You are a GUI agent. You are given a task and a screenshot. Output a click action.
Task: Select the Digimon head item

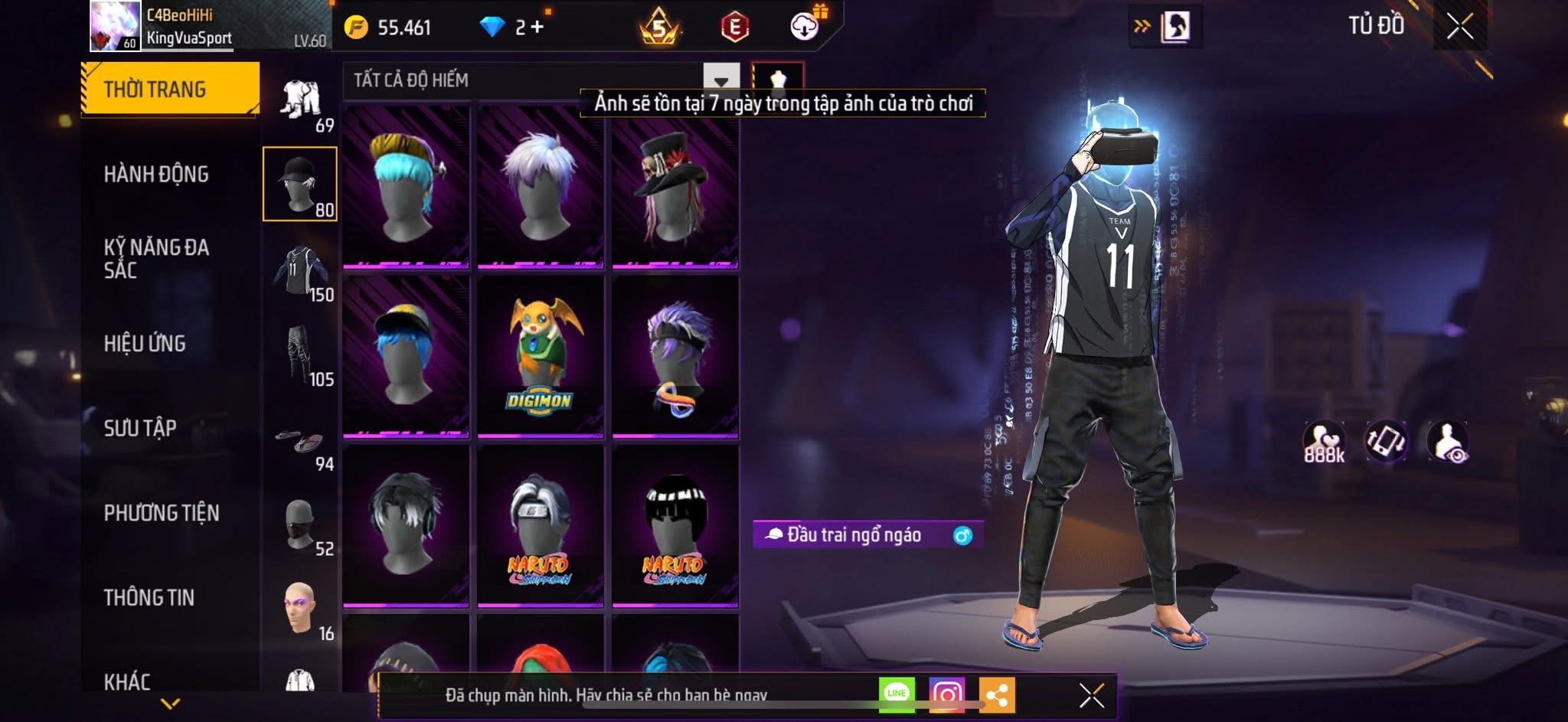pyautogui.click(x=541, y=355)
